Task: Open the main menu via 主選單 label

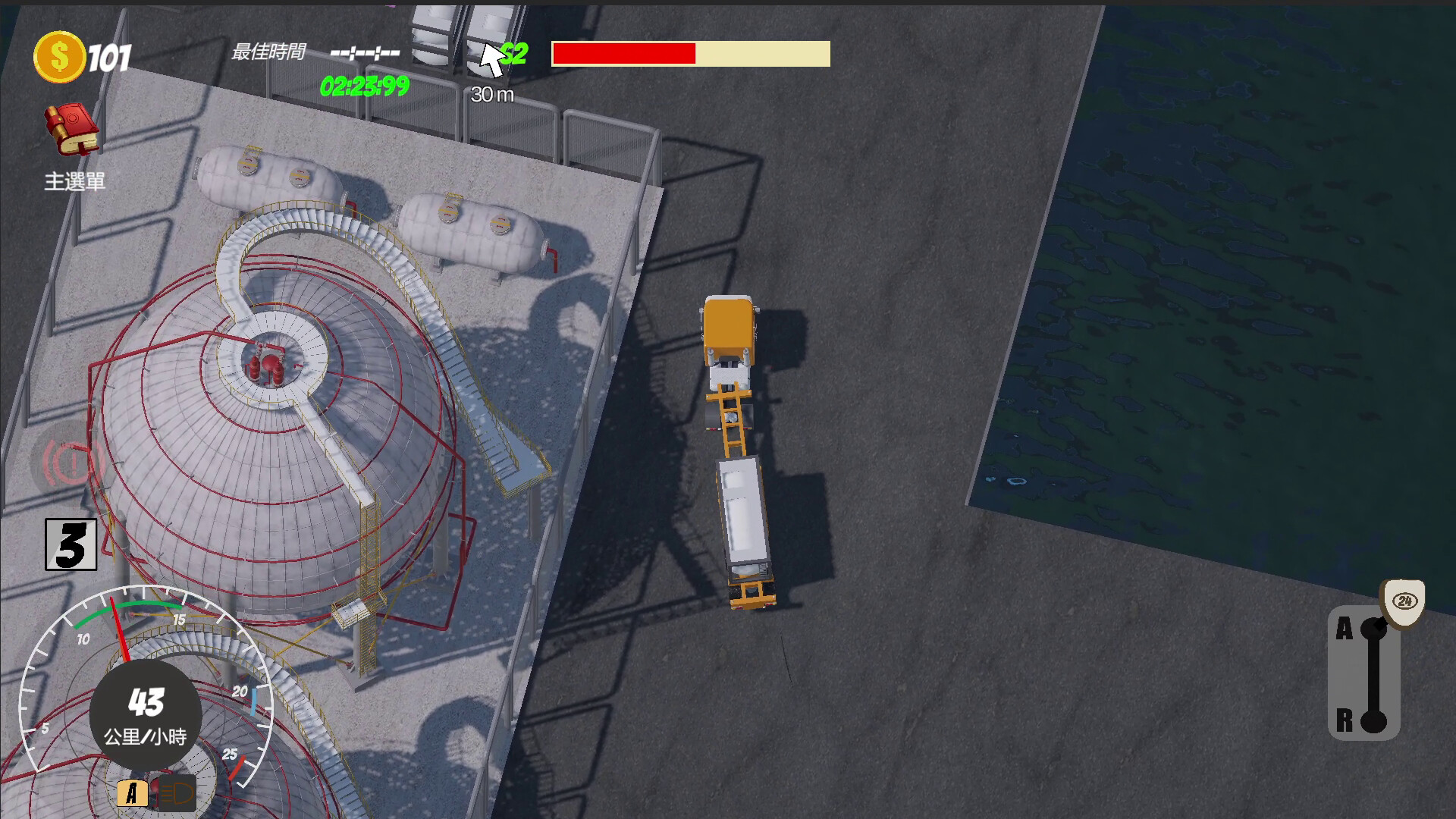Action: [76, 180]
